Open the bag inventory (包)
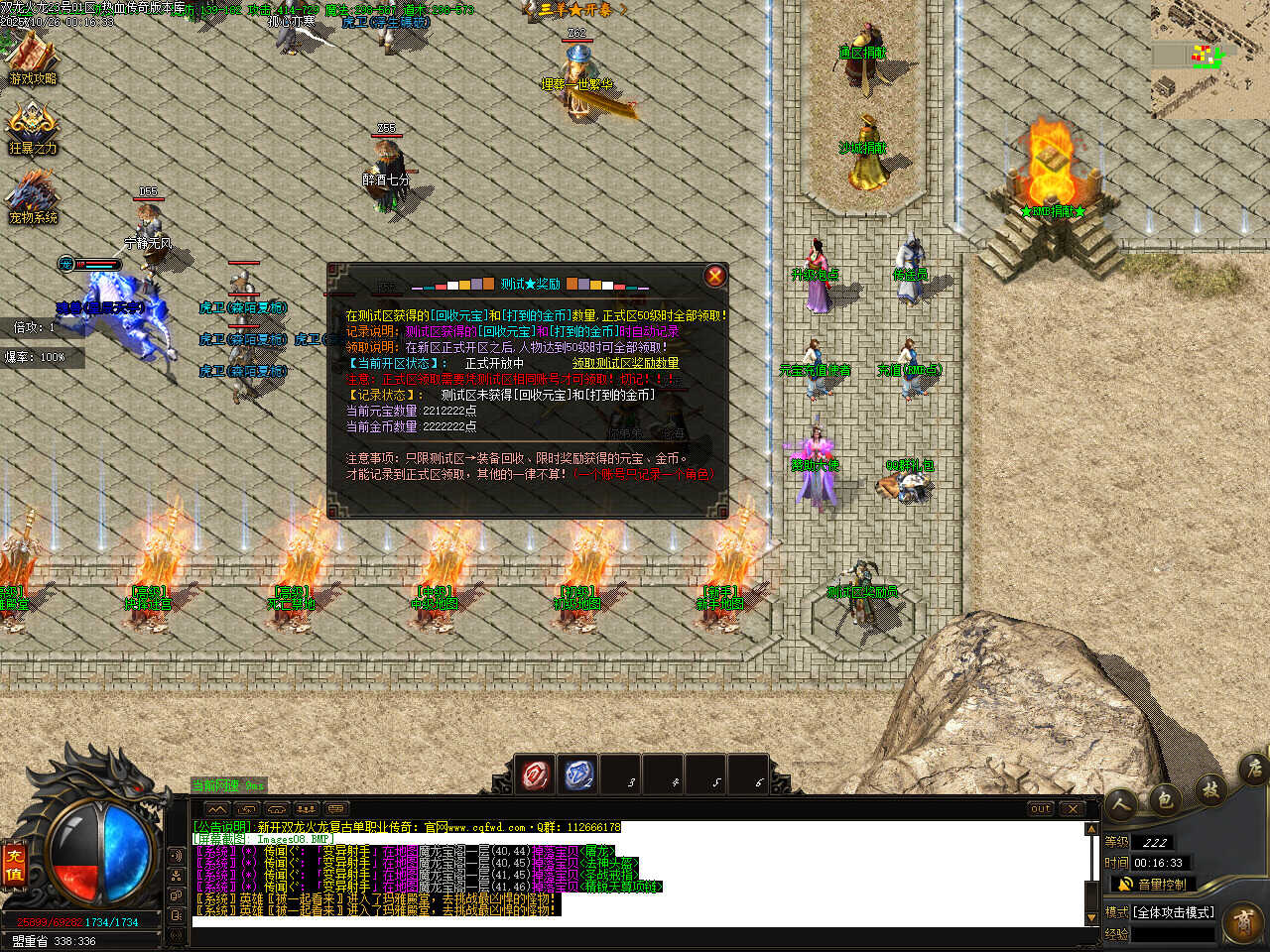This screenshot has width=1270, height=952. click(1166, 797)
